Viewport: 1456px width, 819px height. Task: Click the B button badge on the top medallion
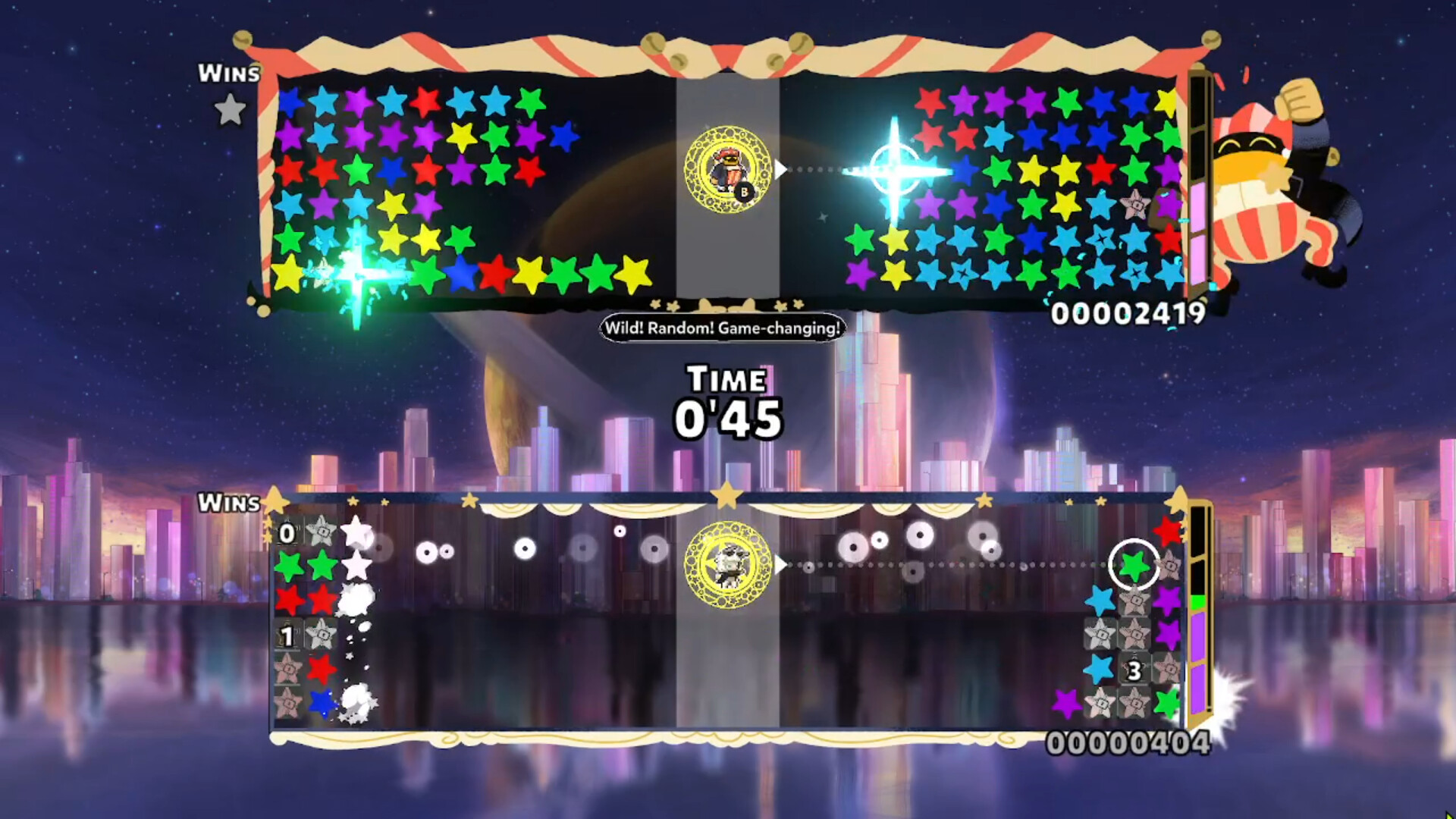743,191
